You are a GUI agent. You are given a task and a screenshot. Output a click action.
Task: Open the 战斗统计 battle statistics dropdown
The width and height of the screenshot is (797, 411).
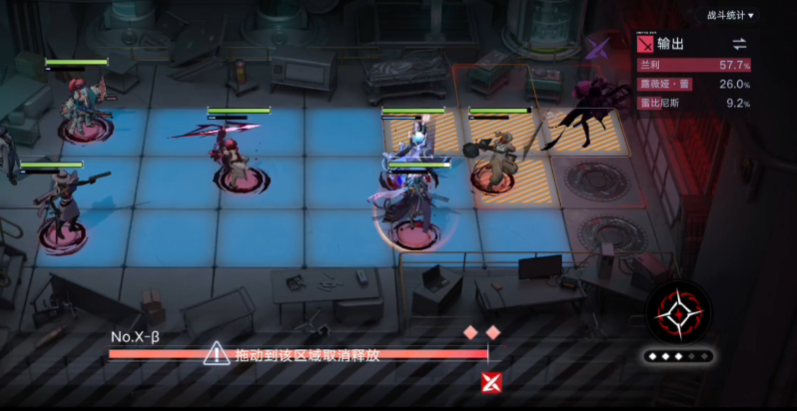tap(732, 15)
